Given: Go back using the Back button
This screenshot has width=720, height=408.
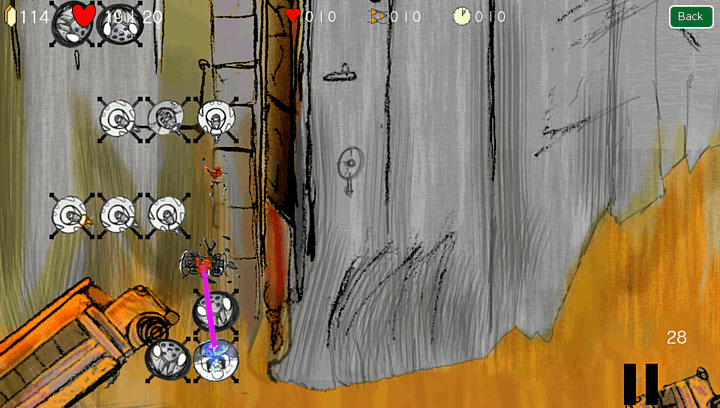Looking at the screenshot, I should tap(690, 16).
